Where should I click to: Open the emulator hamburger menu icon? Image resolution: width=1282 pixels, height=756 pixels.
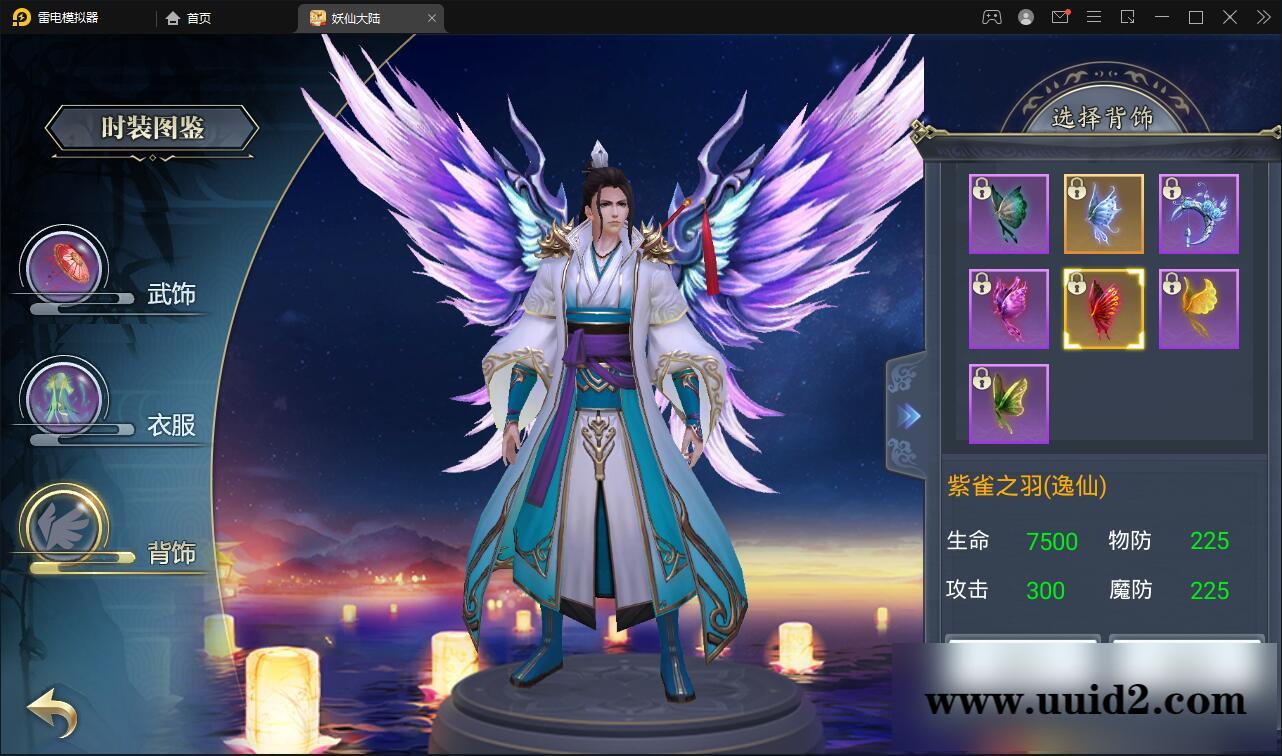point(1095,17)
